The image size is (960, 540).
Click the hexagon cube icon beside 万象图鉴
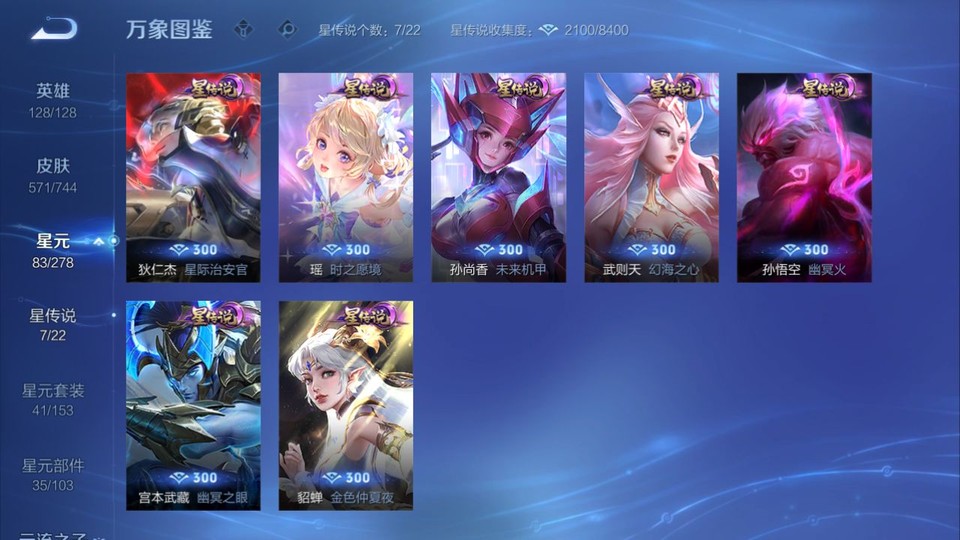(243, 29)
